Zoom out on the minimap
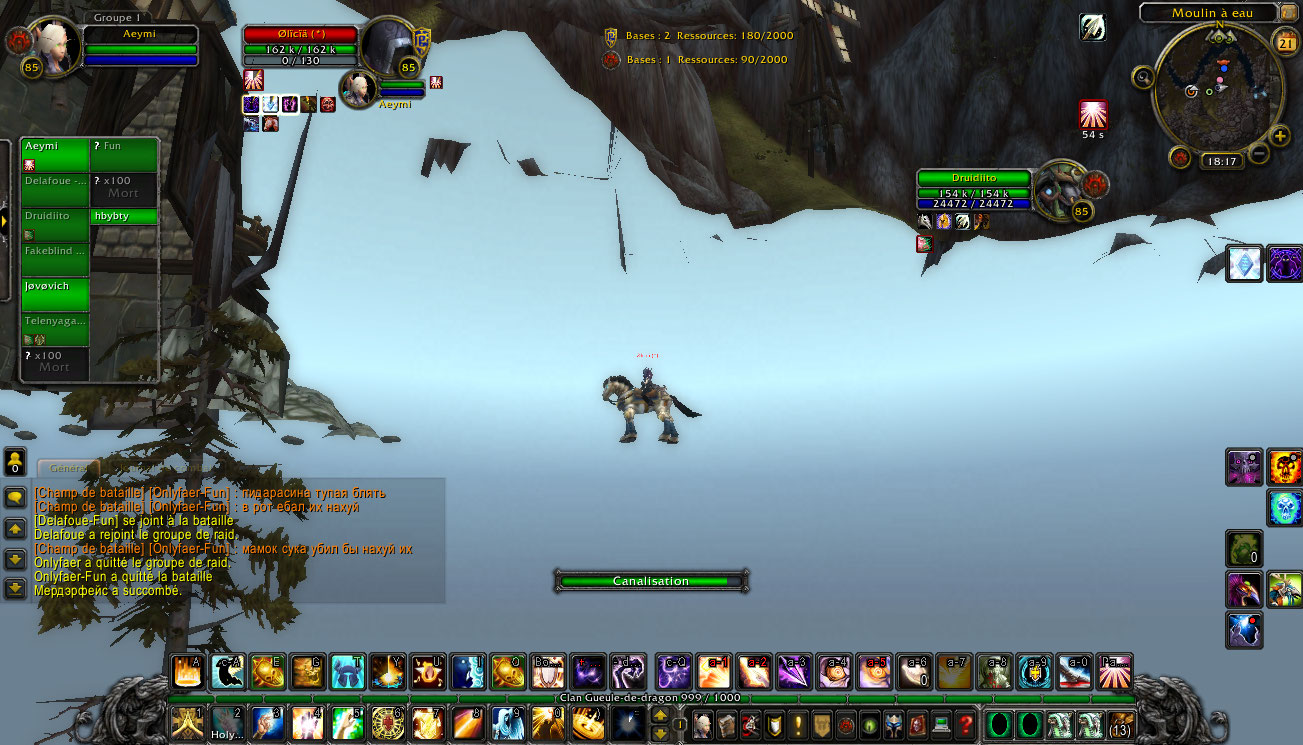This screenshot has height=745, width=1303. coord(1259,153)
